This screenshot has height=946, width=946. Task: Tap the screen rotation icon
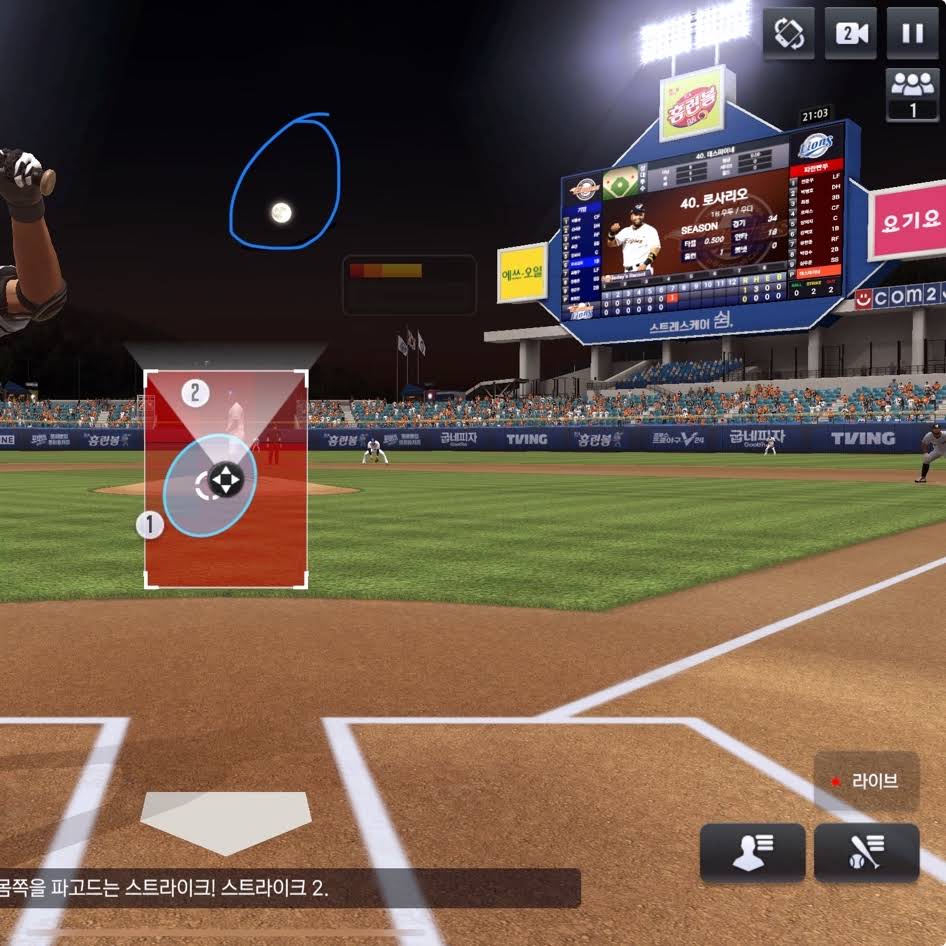[788, 34]
